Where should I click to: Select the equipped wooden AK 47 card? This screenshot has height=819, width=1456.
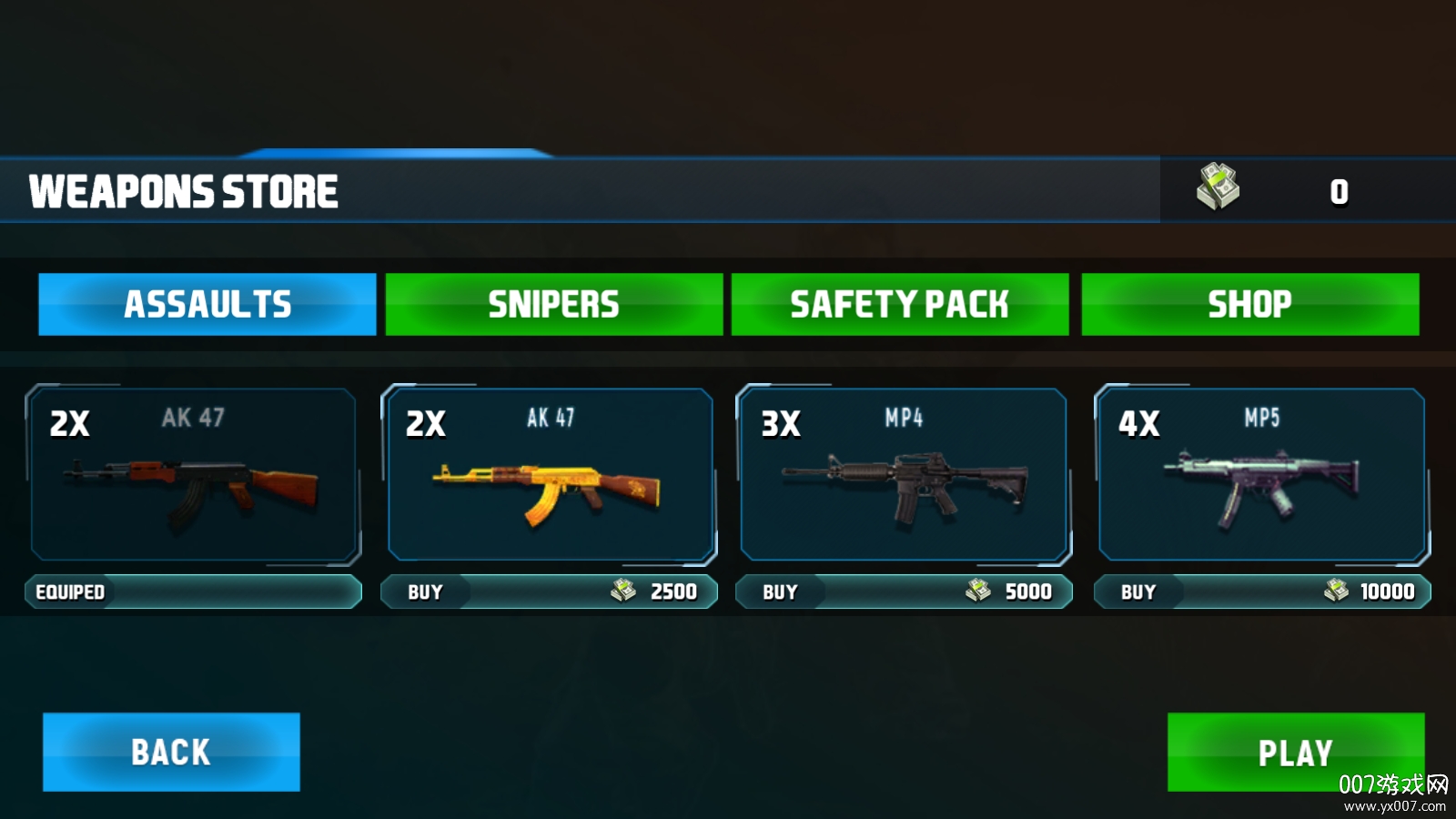pos(193,475)
